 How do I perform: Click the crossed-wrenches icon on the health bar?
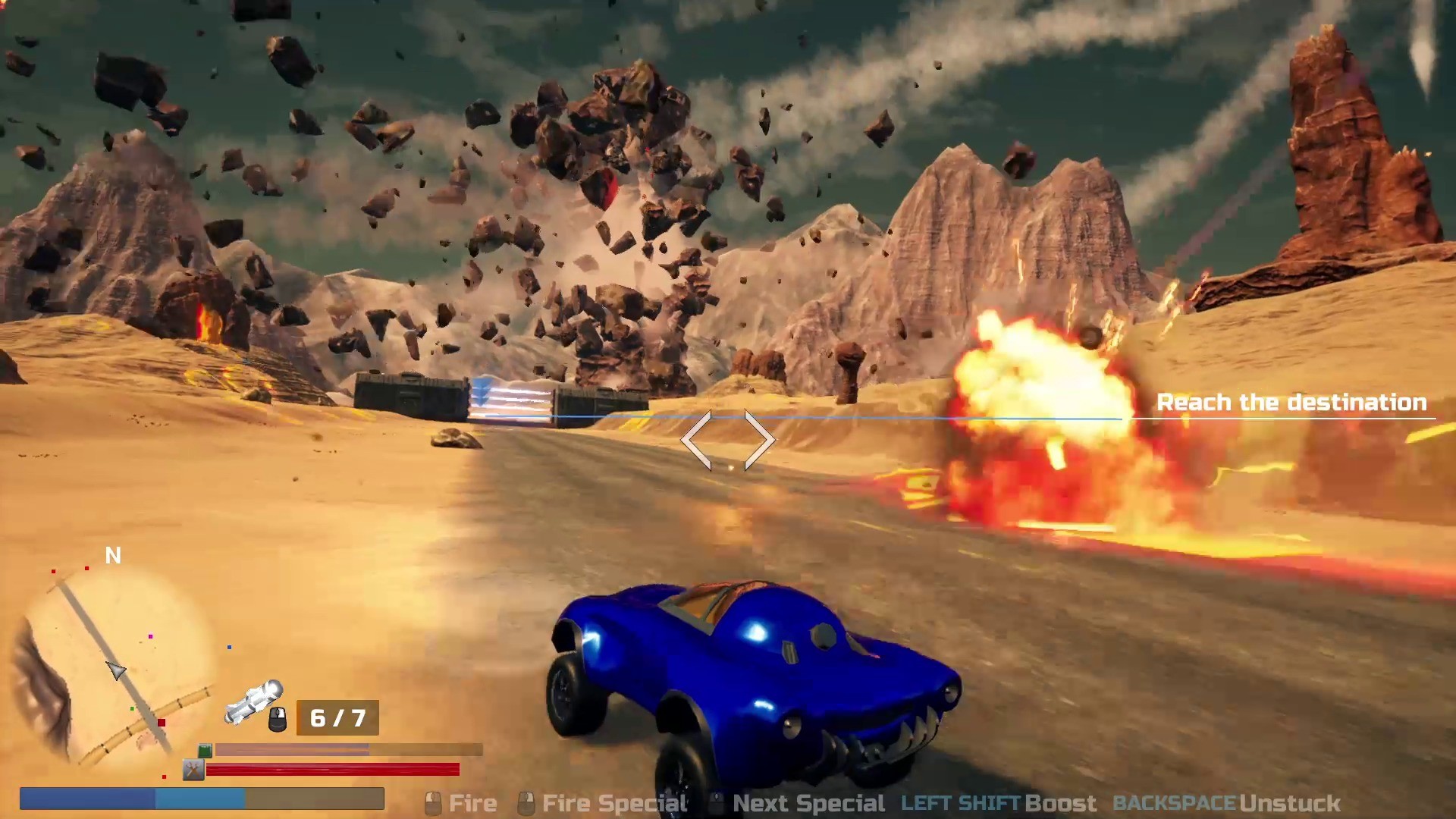[x=193, y=770]
